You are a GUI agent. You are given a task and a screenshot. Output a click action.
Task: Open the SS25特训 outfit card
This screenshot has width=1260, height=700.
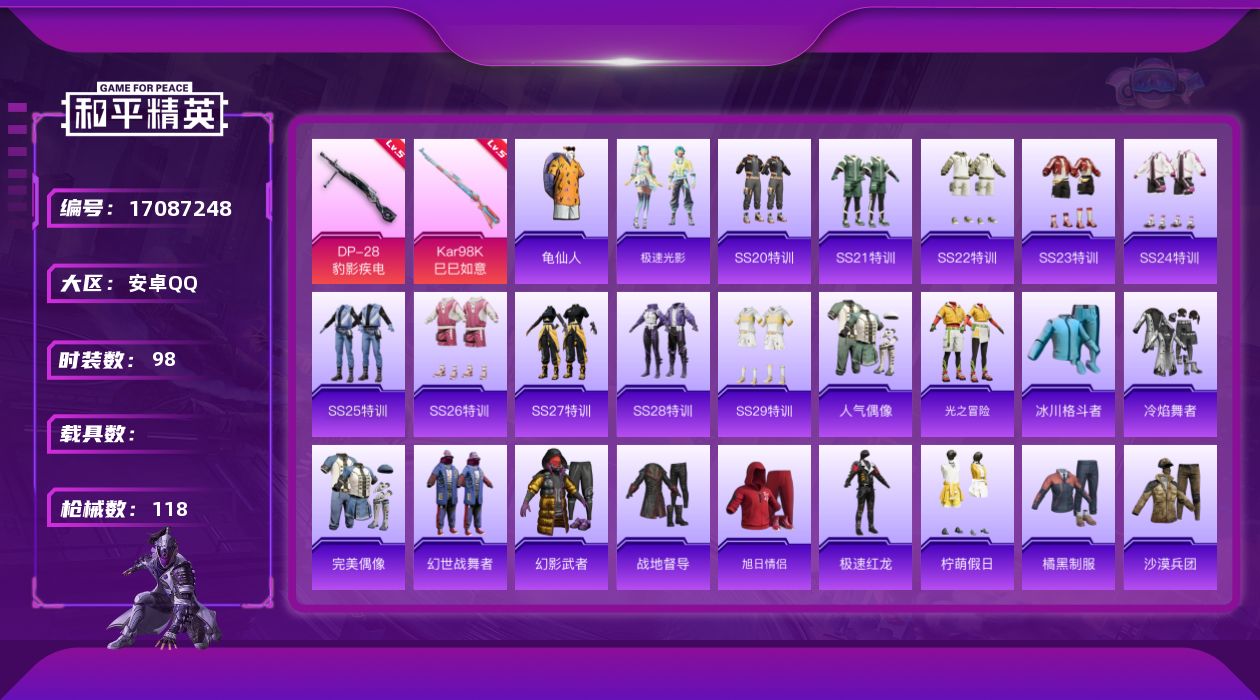358,364
